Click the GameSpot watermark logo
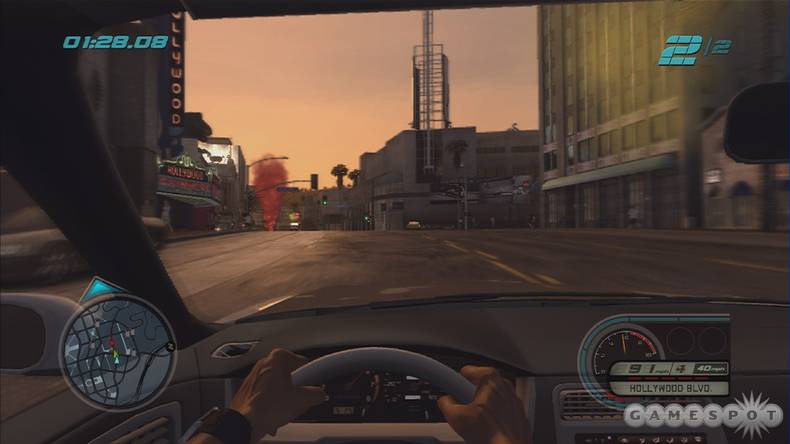 [x=703, y=415]
